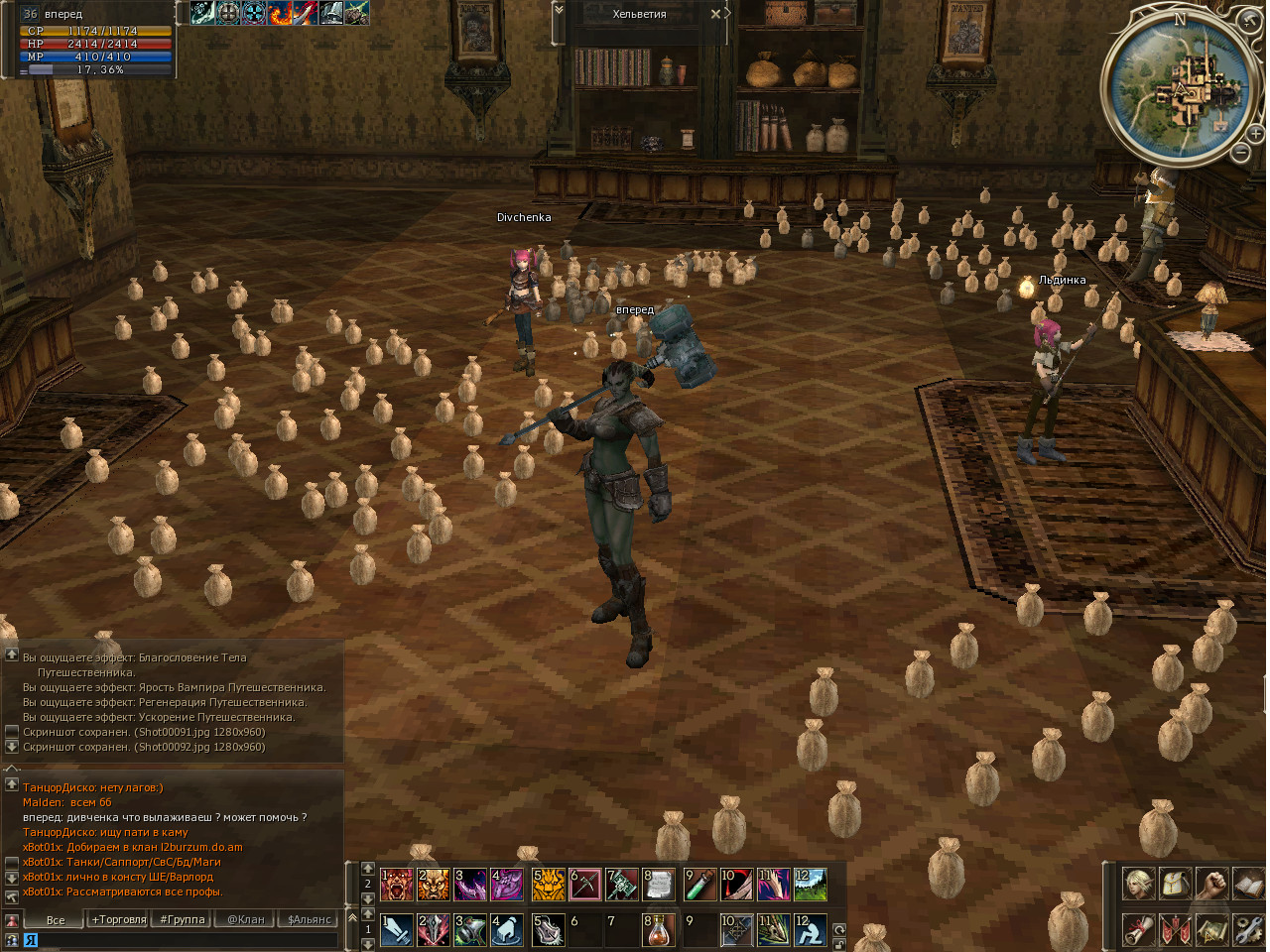This screenshot has width=1270, height=952.
Task: Open the actions fist icon
Action: [x=1211, y=884]
